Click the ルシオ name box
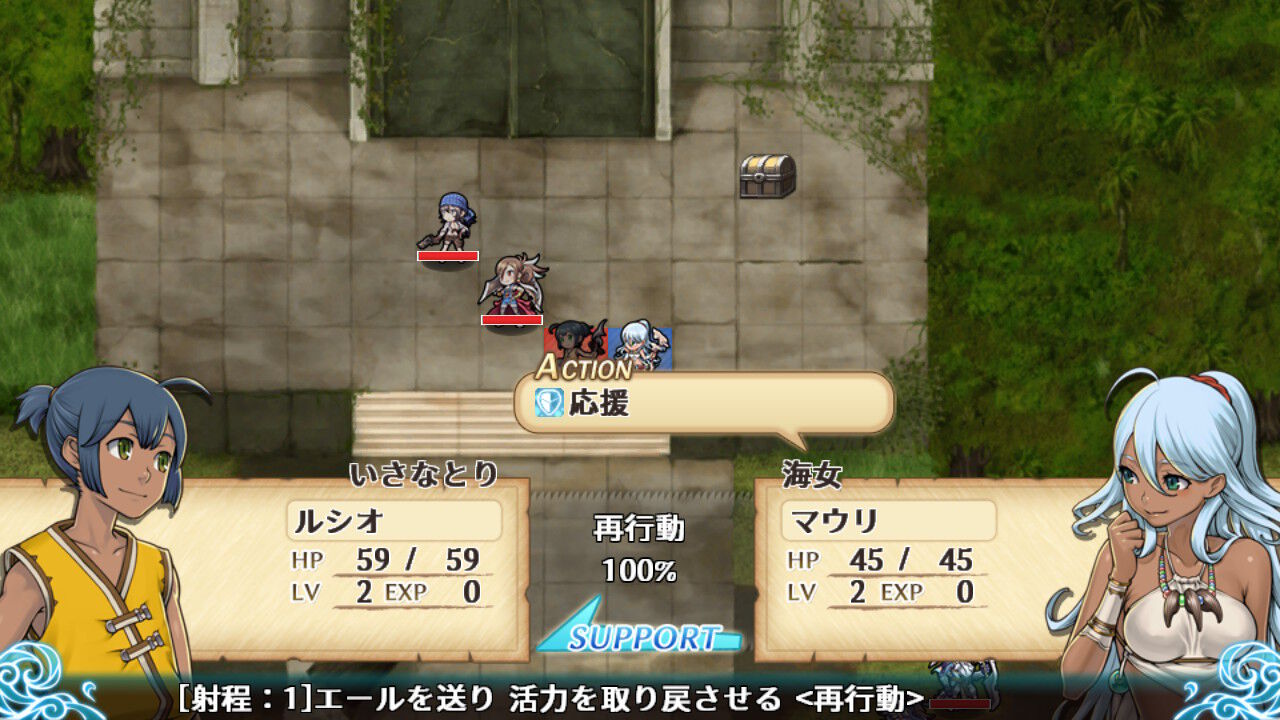Viewport: 1280px width, 720px height. (x=392, y=520)
